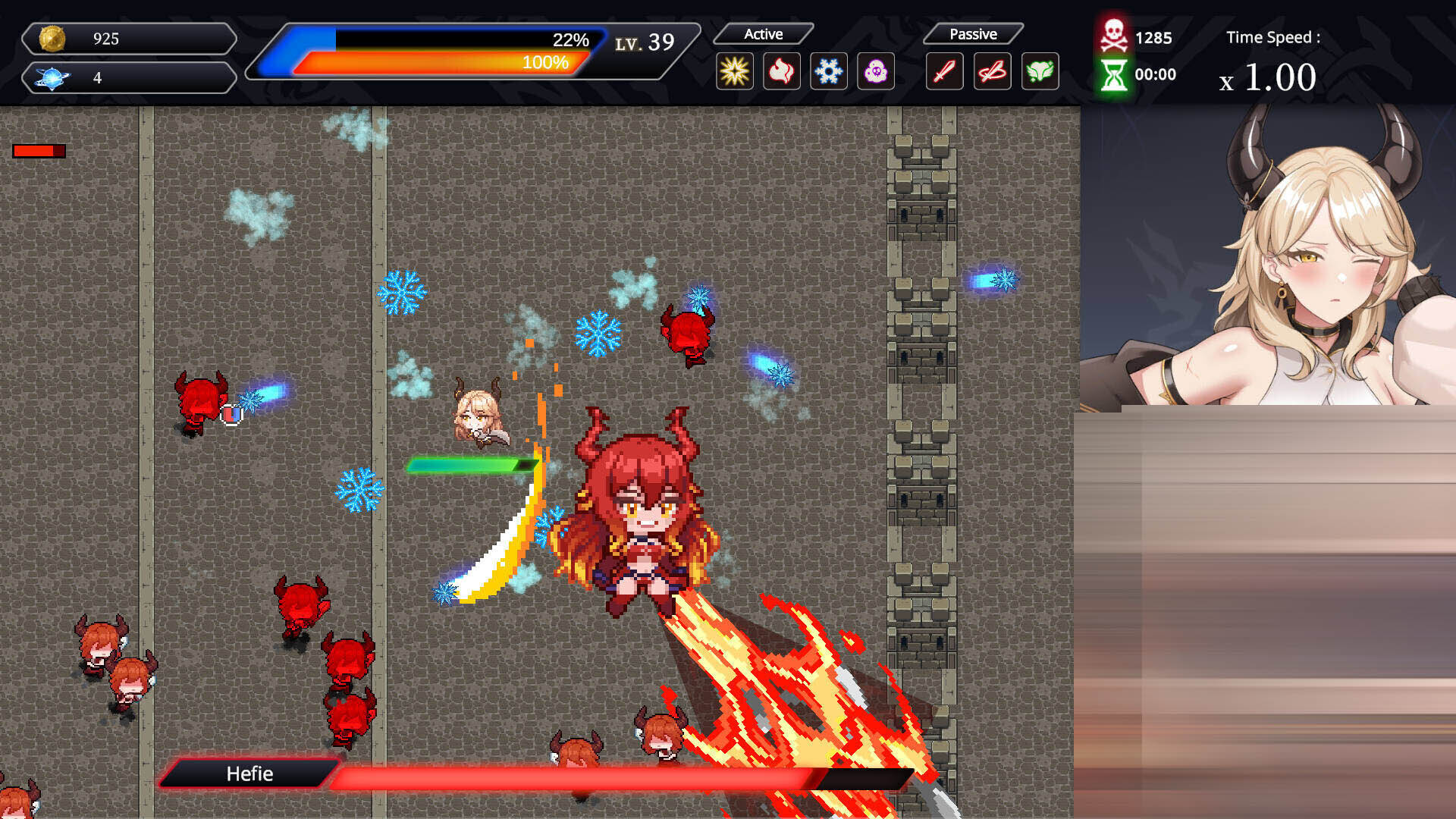1456x819 pixels.
Task: Click the Active skills label
Action: (763, 34)
